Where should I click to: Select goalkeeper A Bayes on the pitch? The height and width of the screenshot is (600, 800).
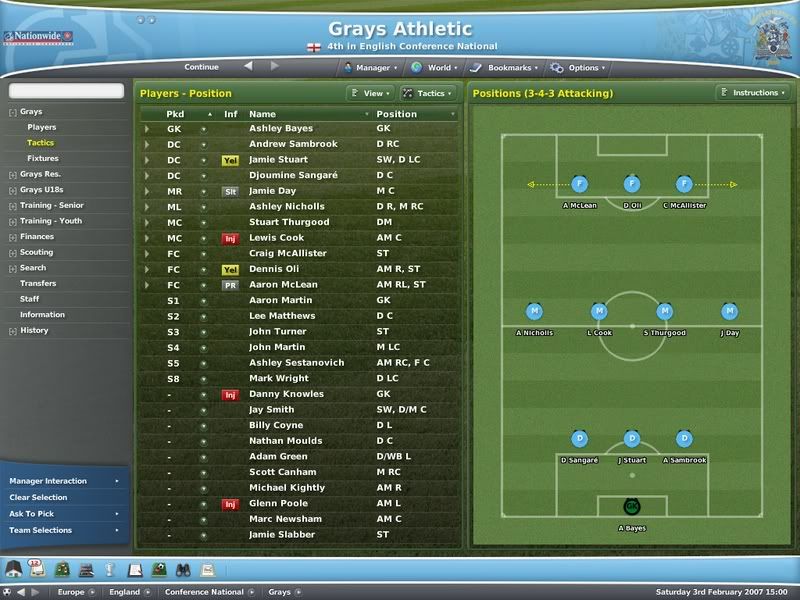tap(631, 507)
